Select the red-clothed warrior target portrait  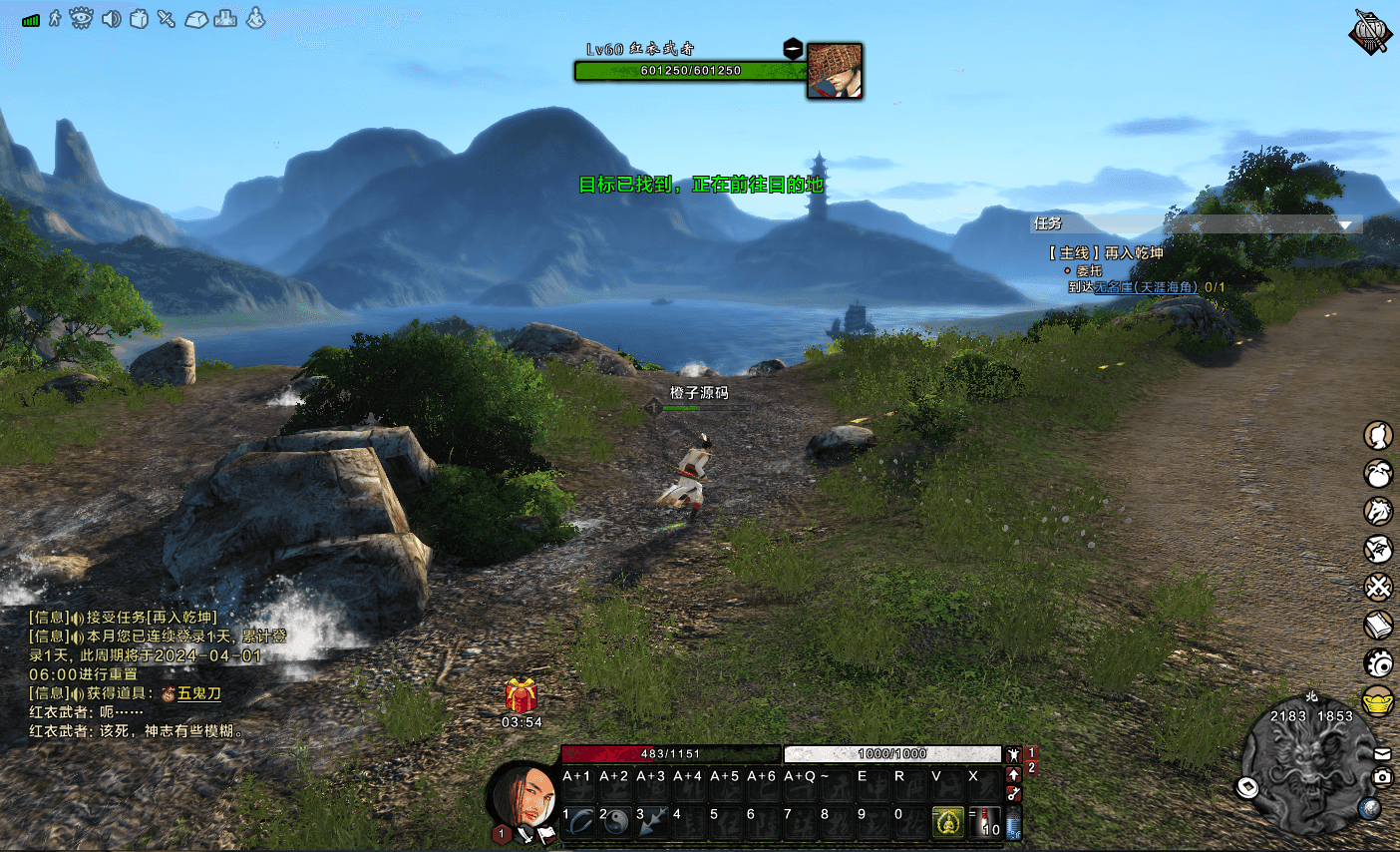click(x=834, y=71)
